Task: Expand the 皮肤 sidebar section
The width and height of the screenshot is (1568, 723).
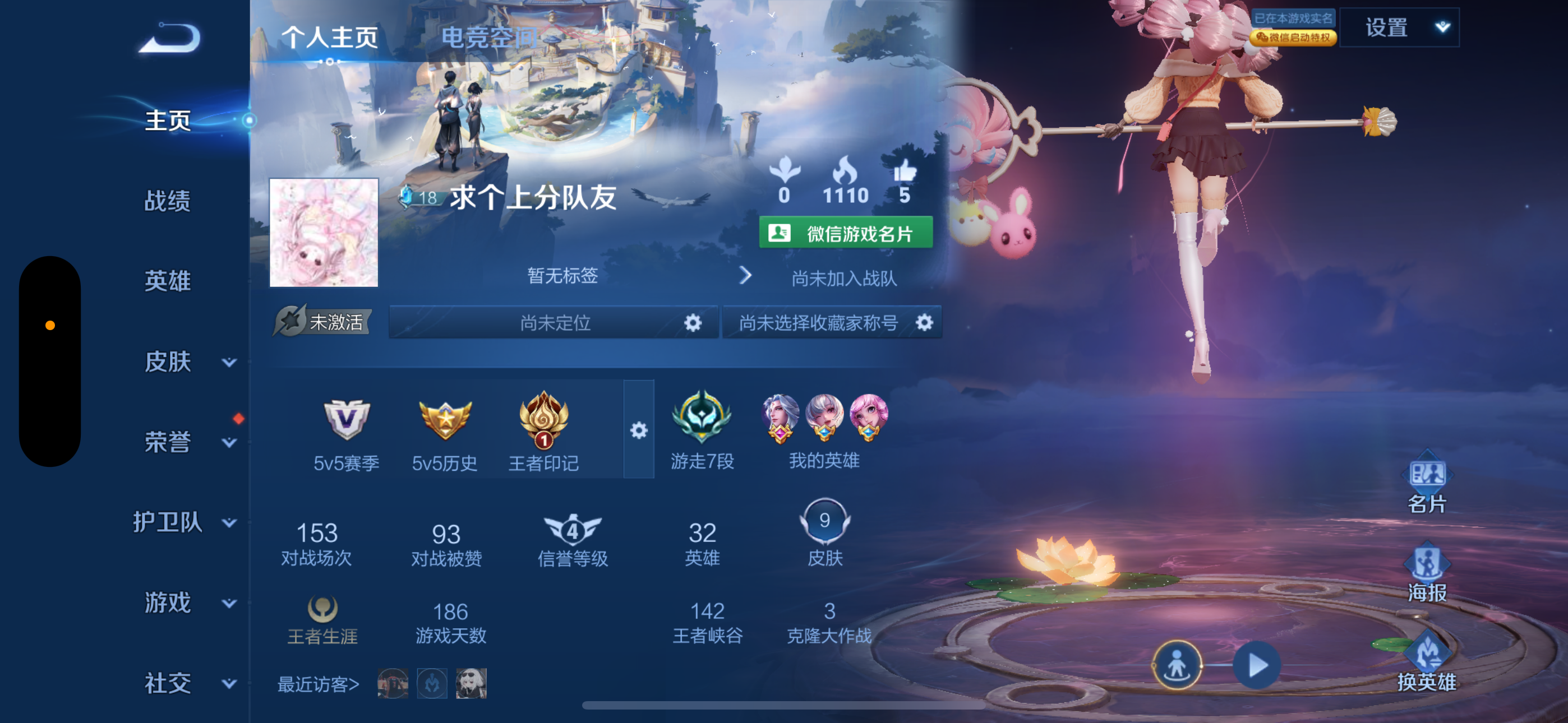Action: (x=228, y=362)
